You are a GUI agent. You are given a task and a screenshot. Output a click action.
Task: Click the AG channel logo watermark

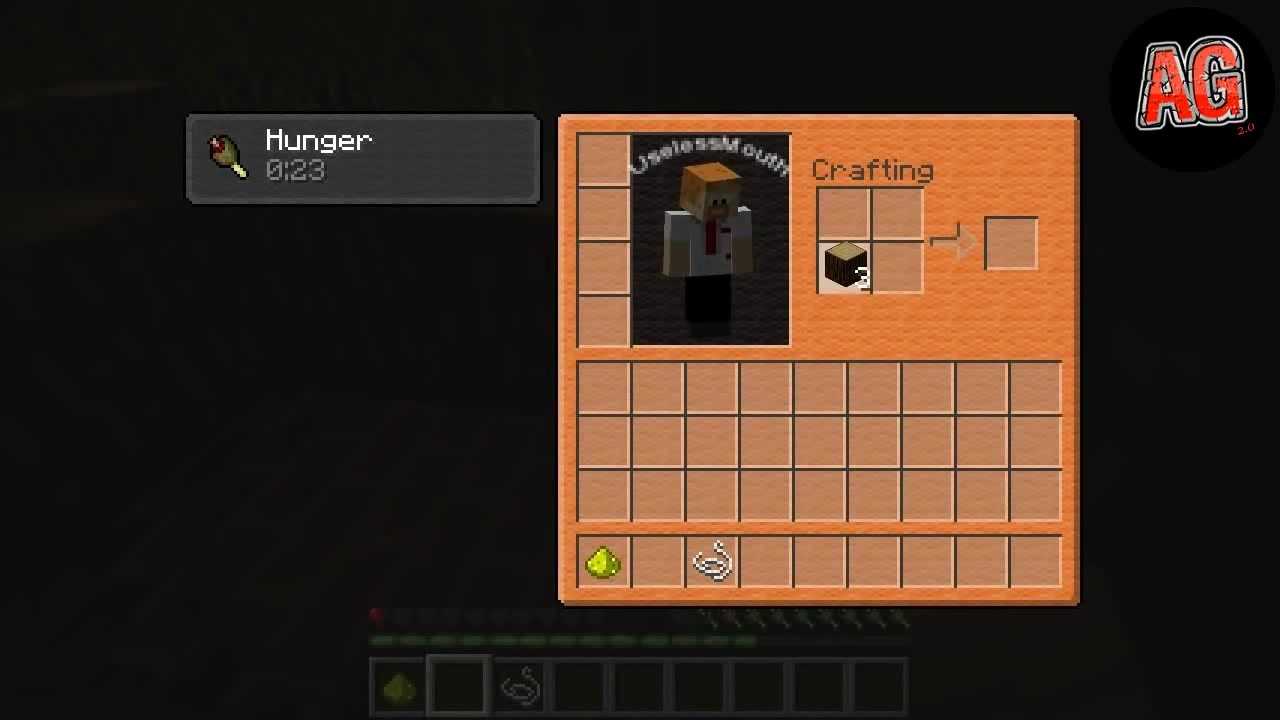pos(1190,85)
